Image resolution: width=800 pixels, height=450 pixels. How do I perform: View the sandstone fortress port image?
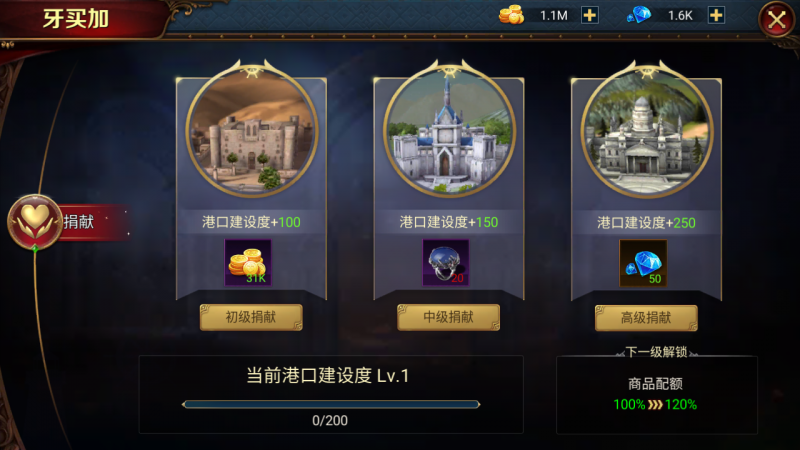(251, 134)
